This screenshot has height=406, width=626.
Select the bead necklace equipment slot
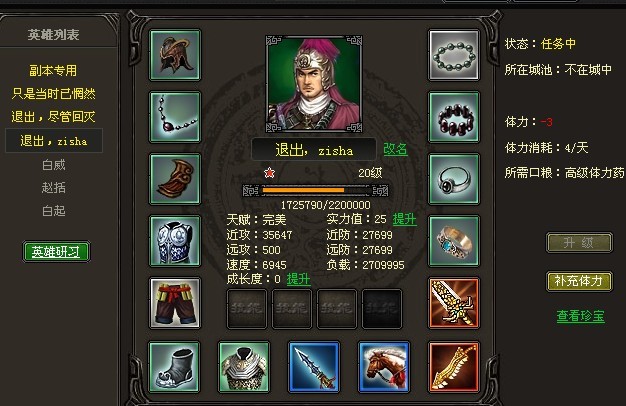click(x=174, y=116)
